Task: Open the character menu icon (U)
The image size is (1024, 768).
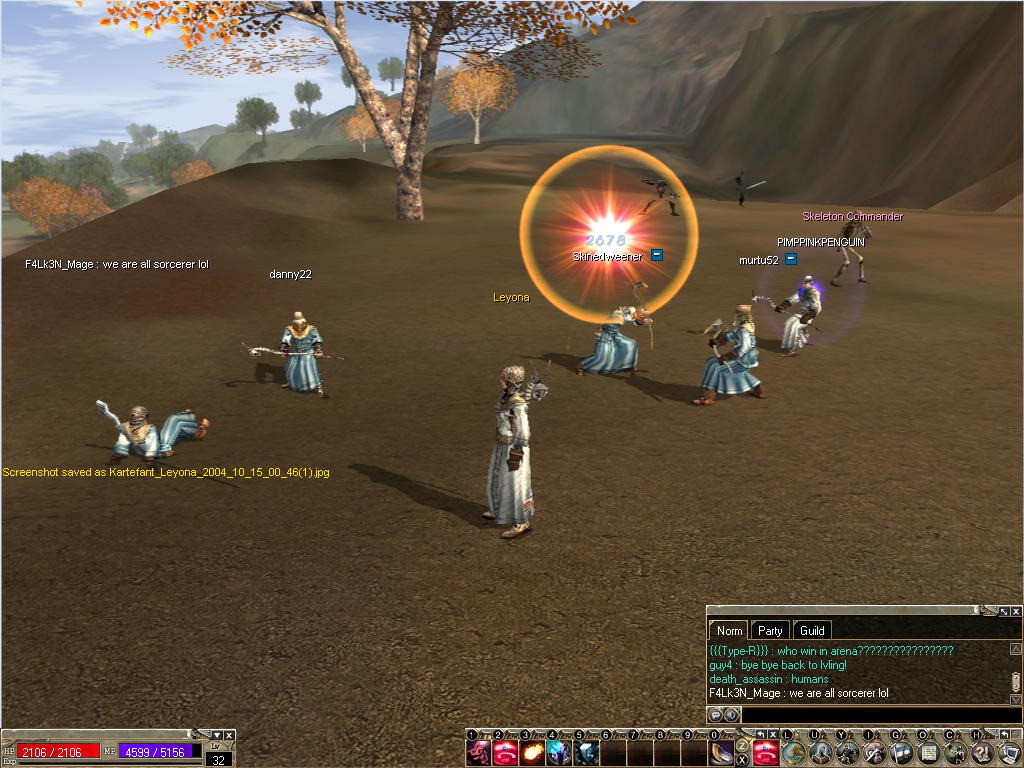Action: (x=821, y=753)
